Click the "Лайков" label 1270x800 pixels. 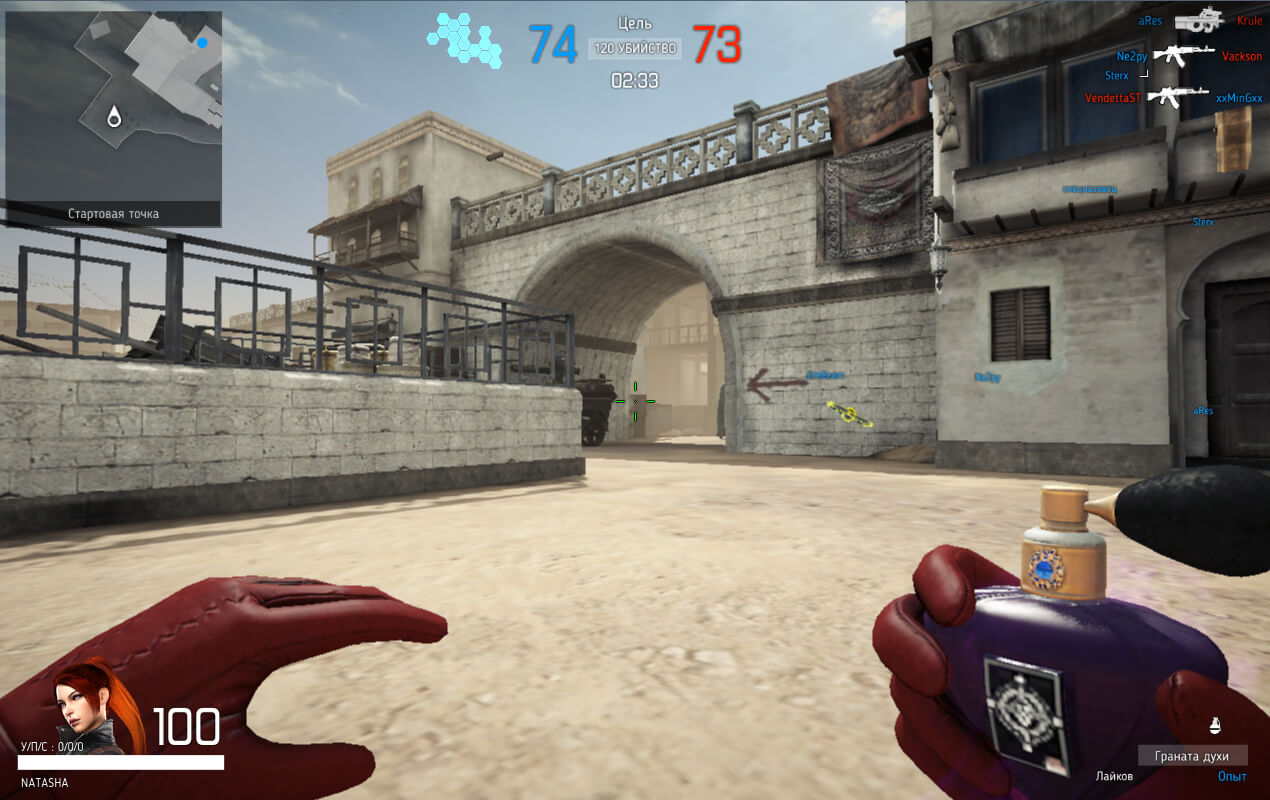(1114, 776)
